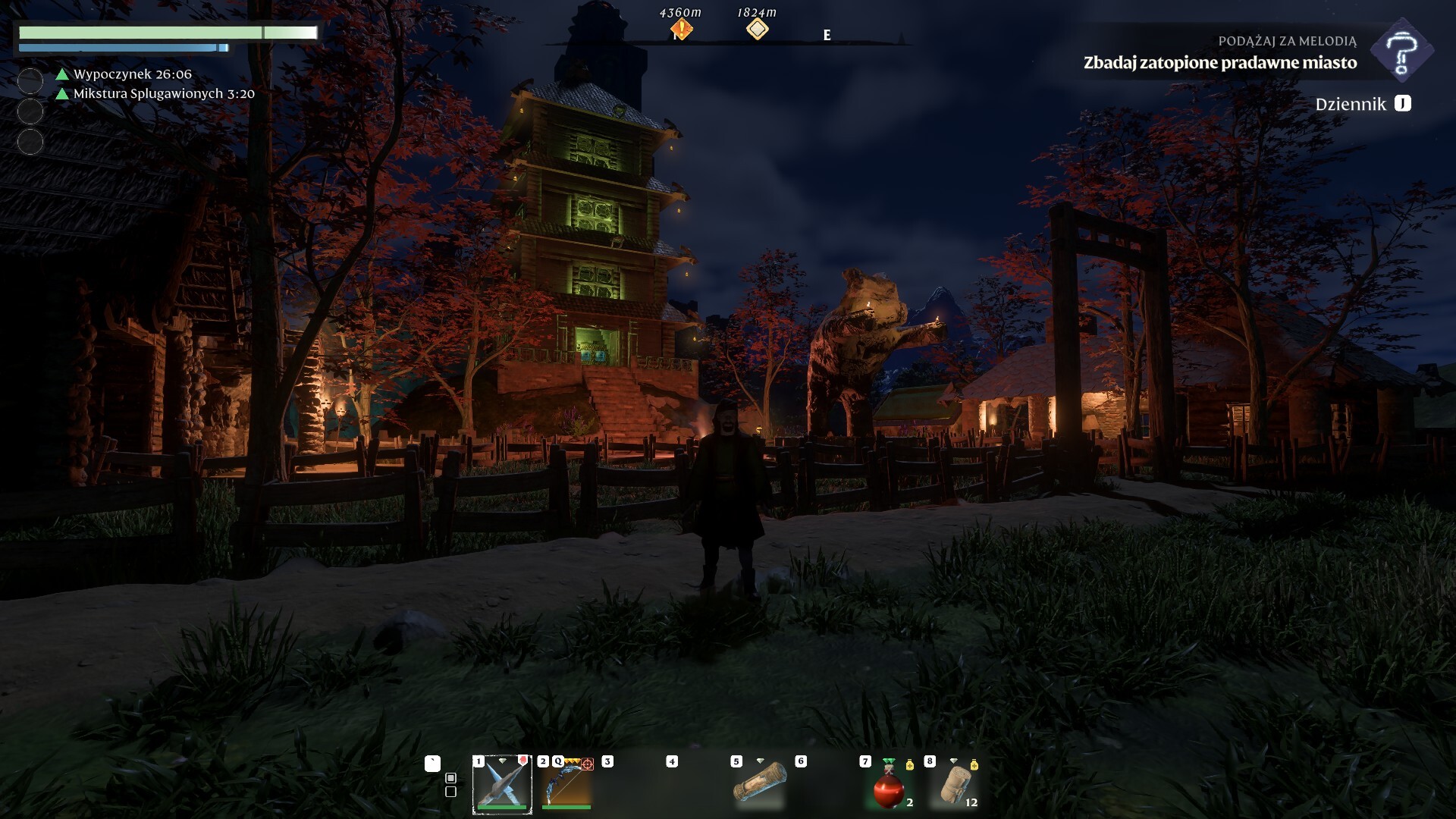Inspect the Wypoczynek buff entry

click(132, 74)
